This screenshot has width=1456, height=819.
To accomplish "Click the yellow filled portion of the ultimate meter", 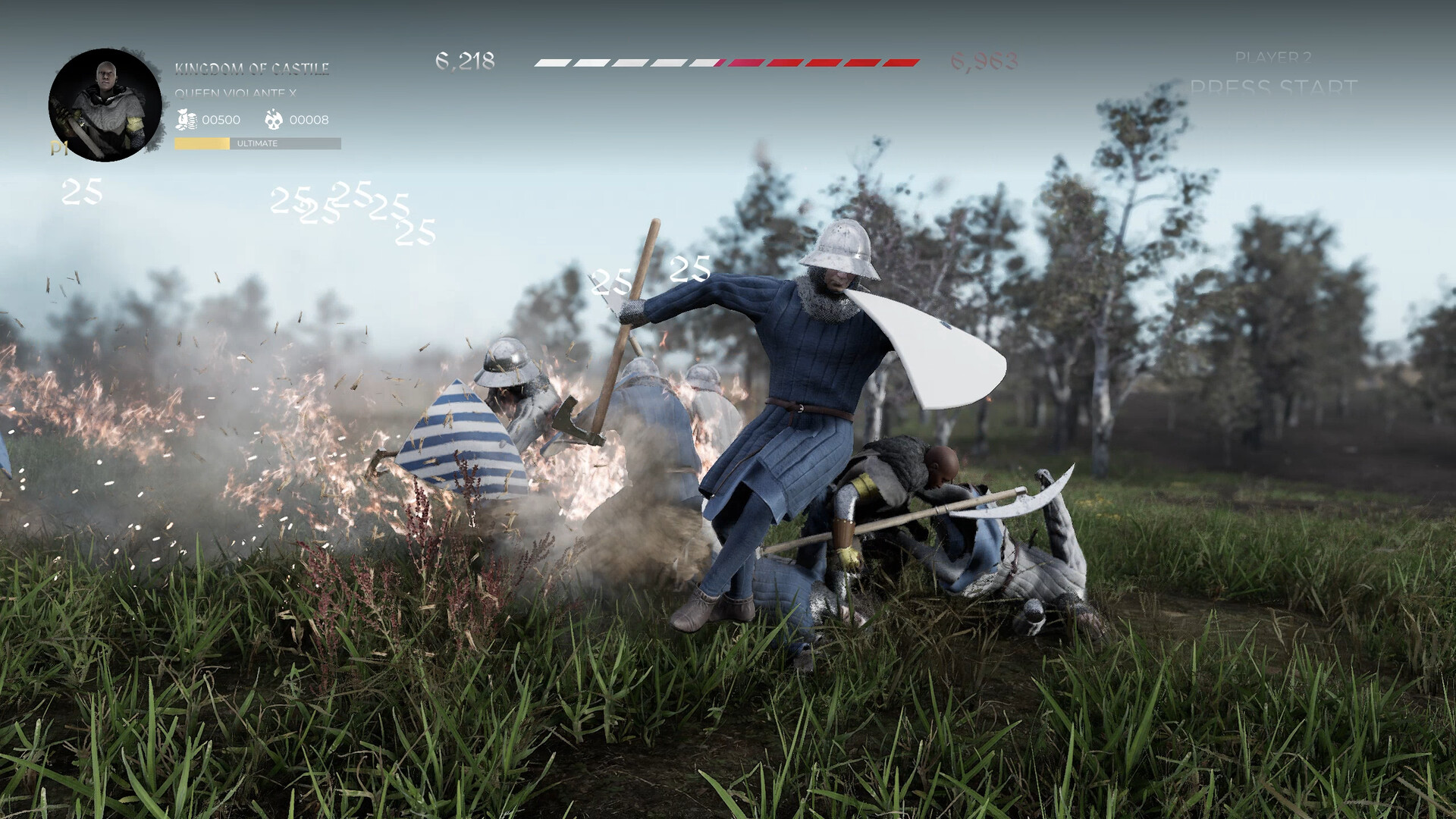I will point(201,143).
